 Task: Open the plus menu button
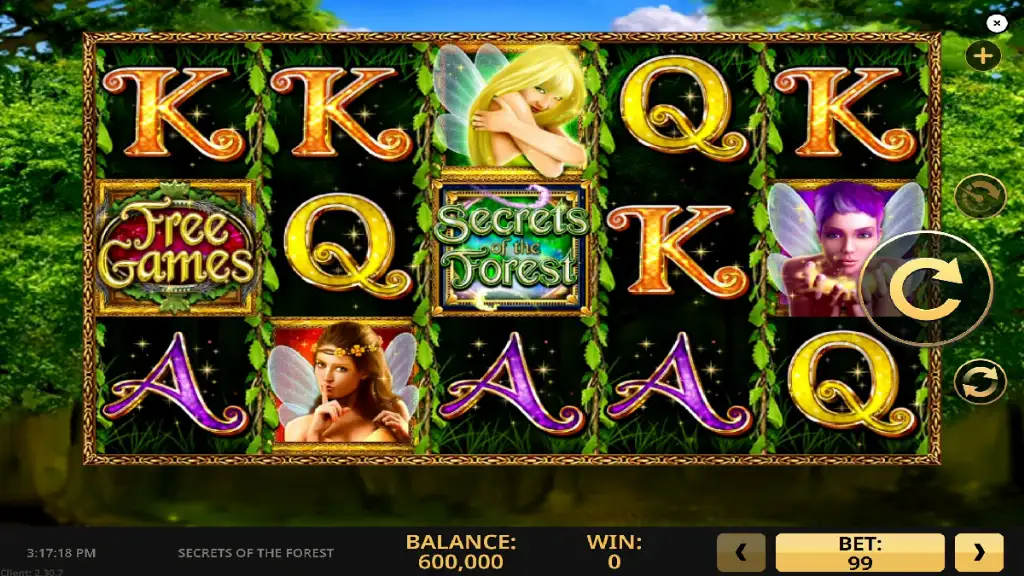point(982,56)
